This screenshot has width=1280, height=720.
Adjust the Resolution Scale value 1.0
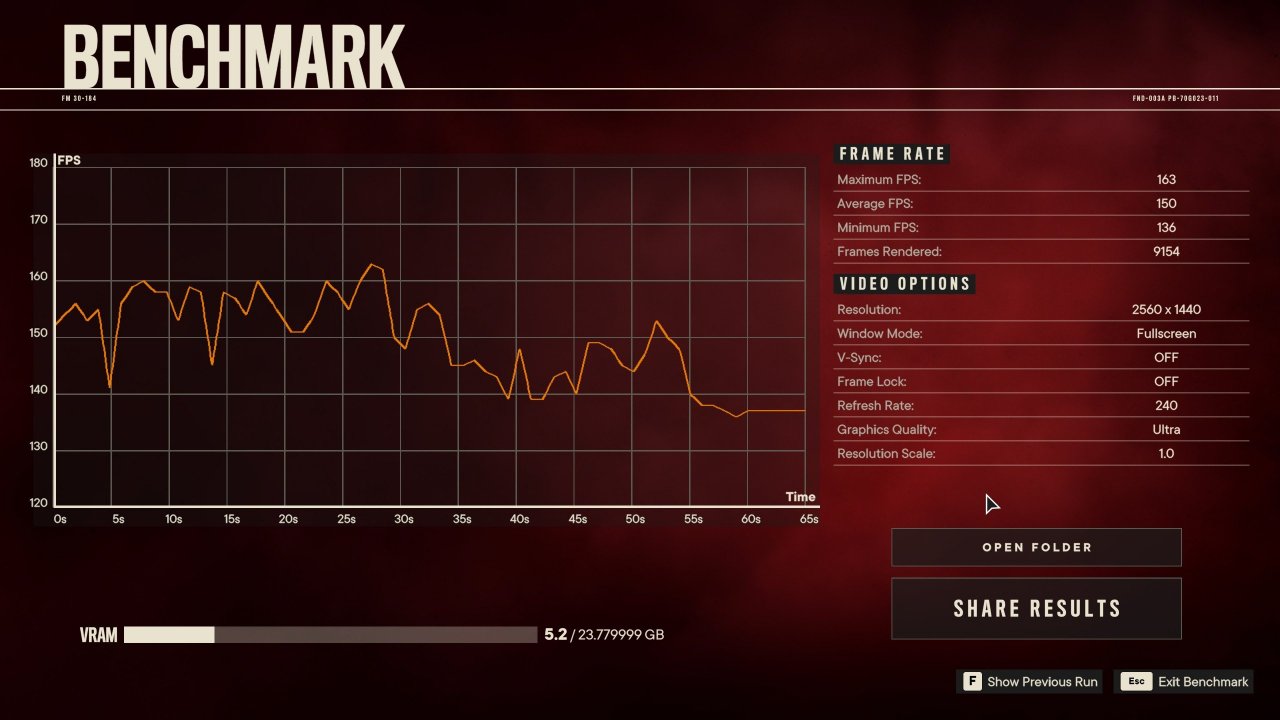point(1166,453)
